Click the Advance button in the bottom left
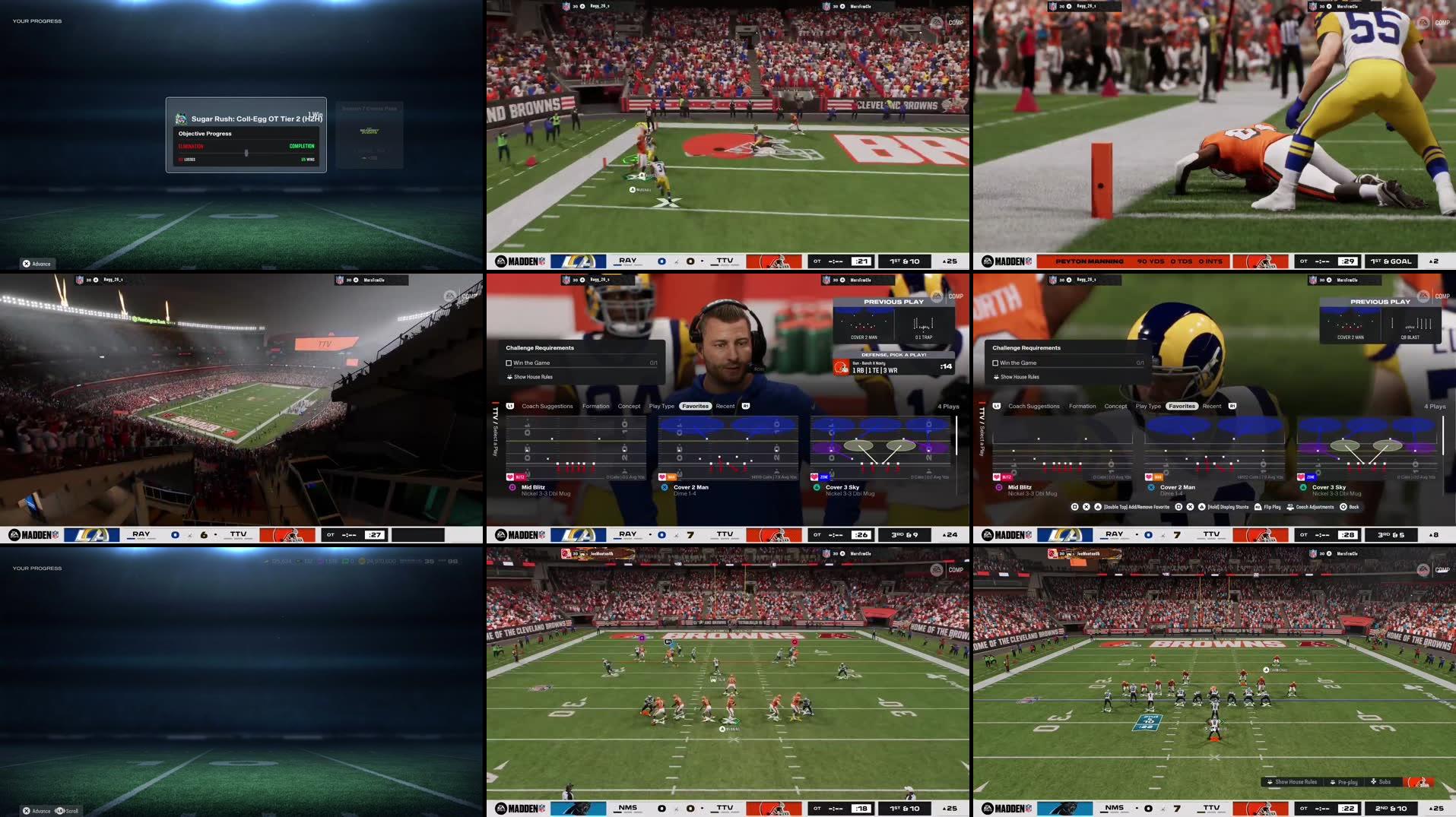The height and width of the screenshot is (817, 1456). [36, 811]
